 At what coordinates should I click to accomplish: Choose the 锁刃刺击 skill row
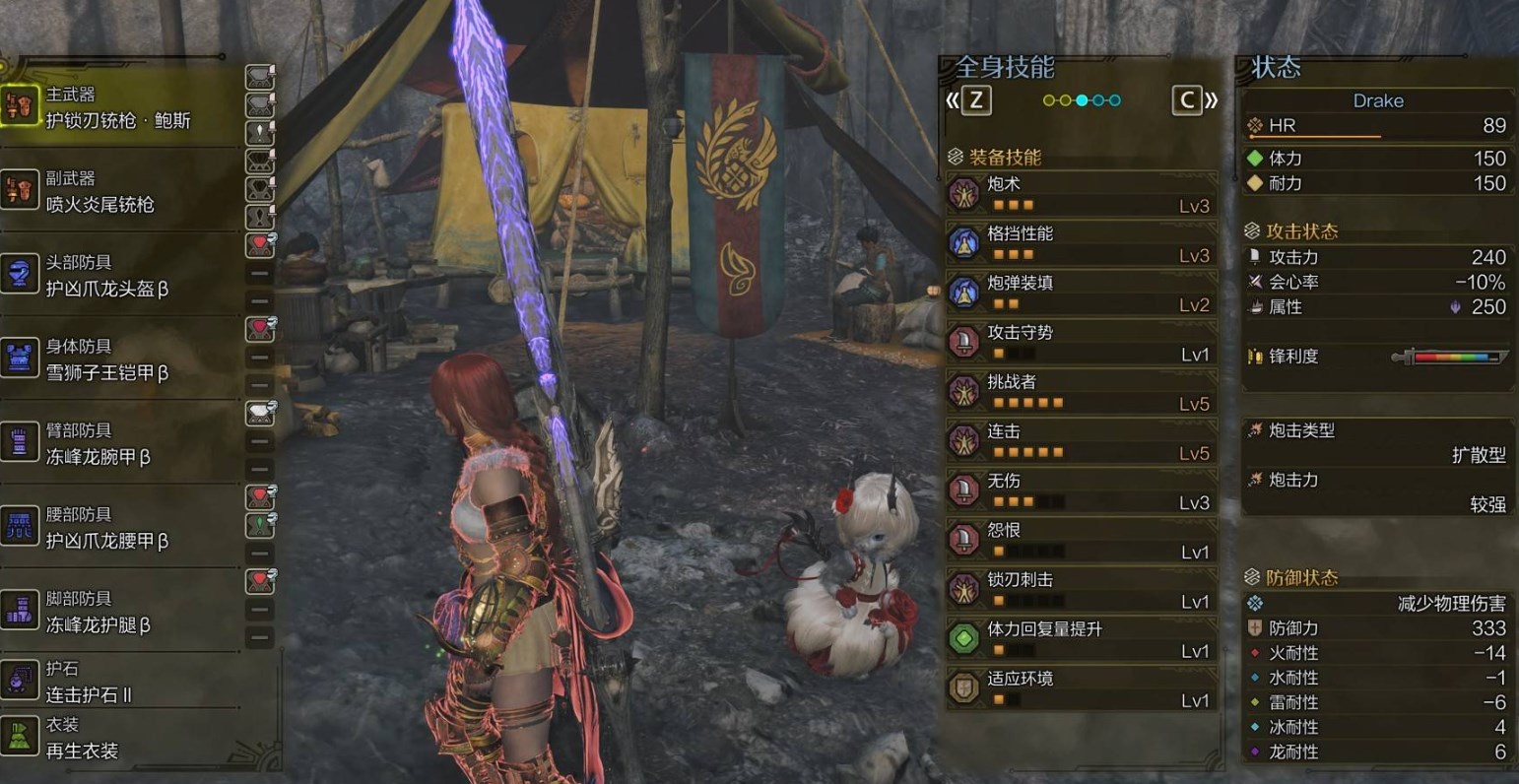coord(1081,589)
